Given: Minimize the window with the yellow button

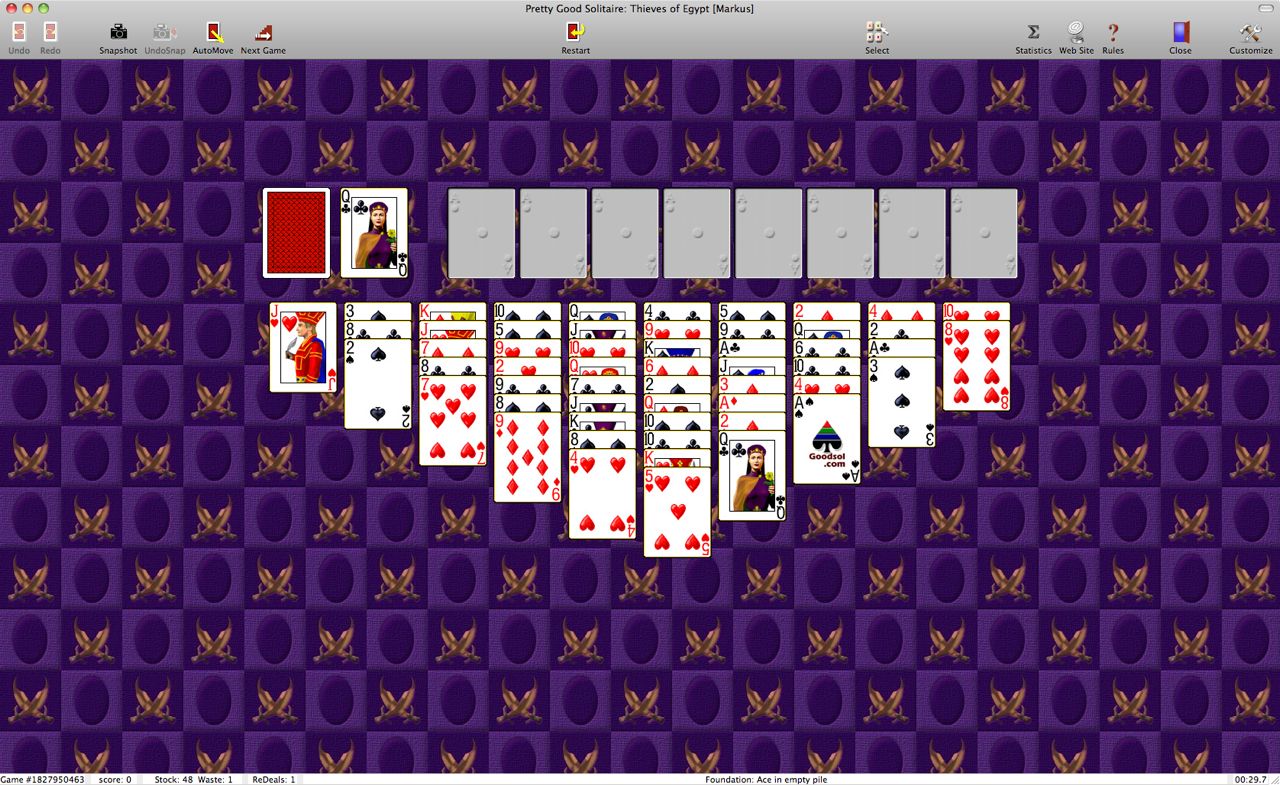Looking at the screenshot, I should click(x=27, y=8).
